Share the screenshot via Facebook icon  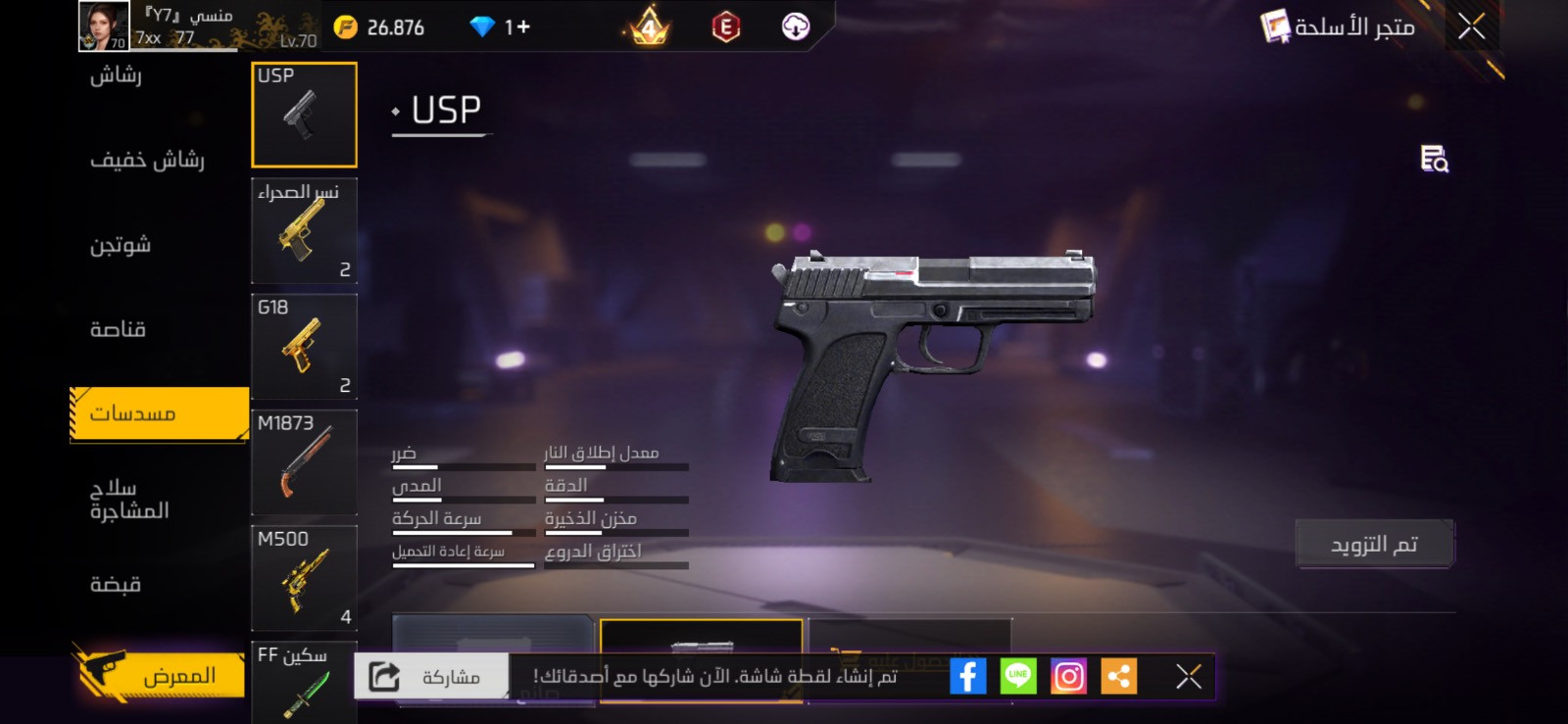click(969, 675)
